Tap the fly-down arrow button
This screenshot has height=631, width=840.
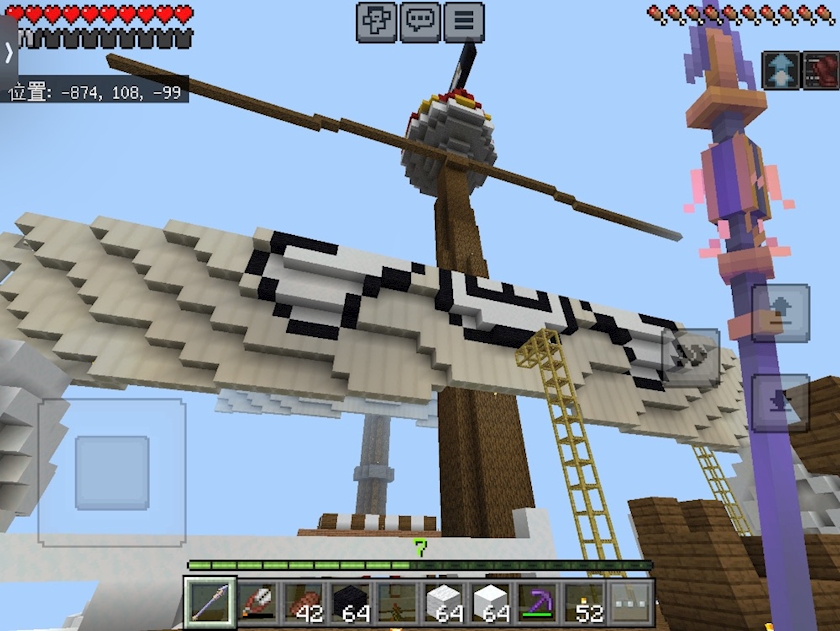point(780,402)
